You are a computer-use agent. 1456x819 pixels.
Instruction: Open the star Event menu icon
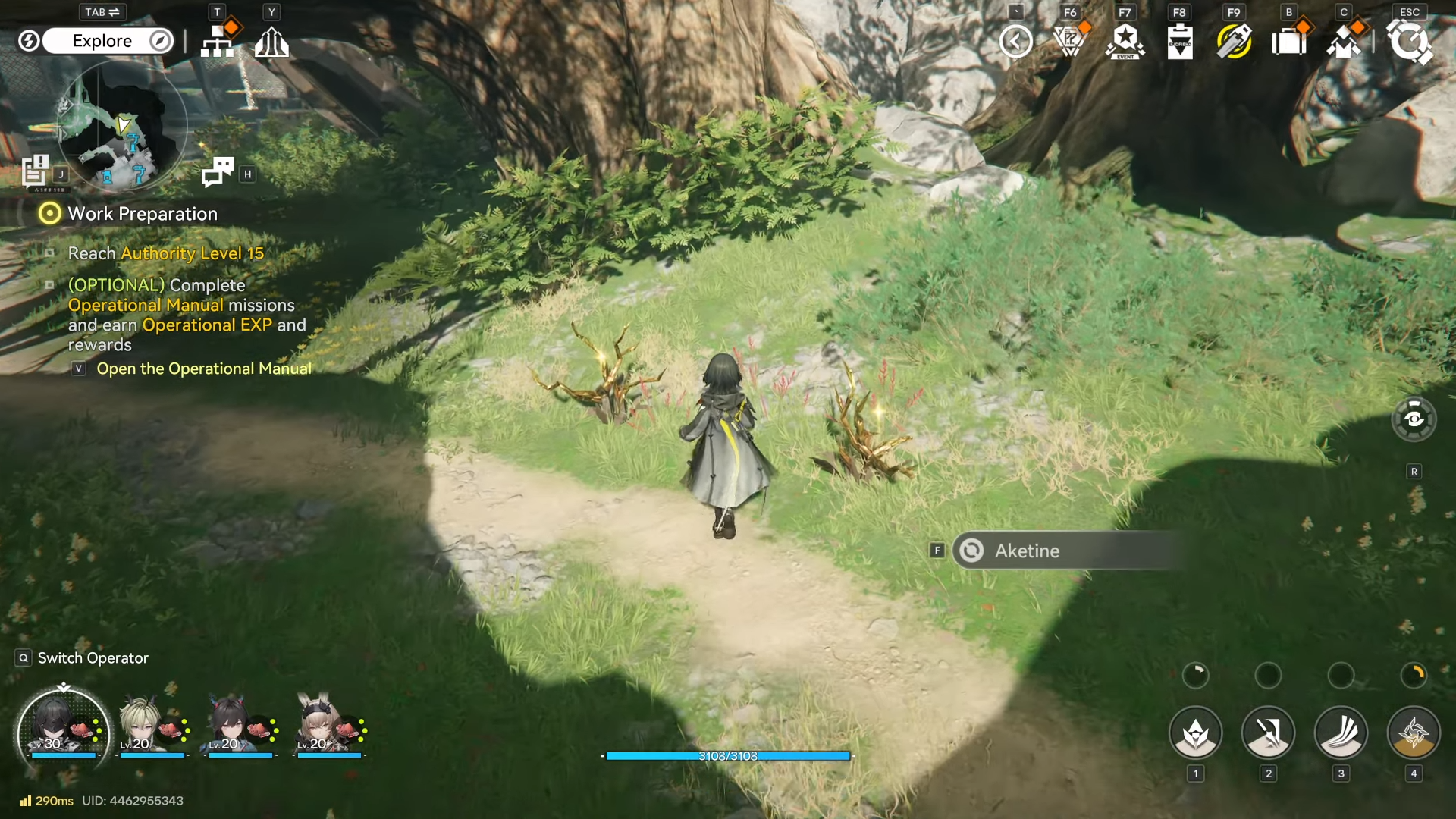[x=1125, y=42]
